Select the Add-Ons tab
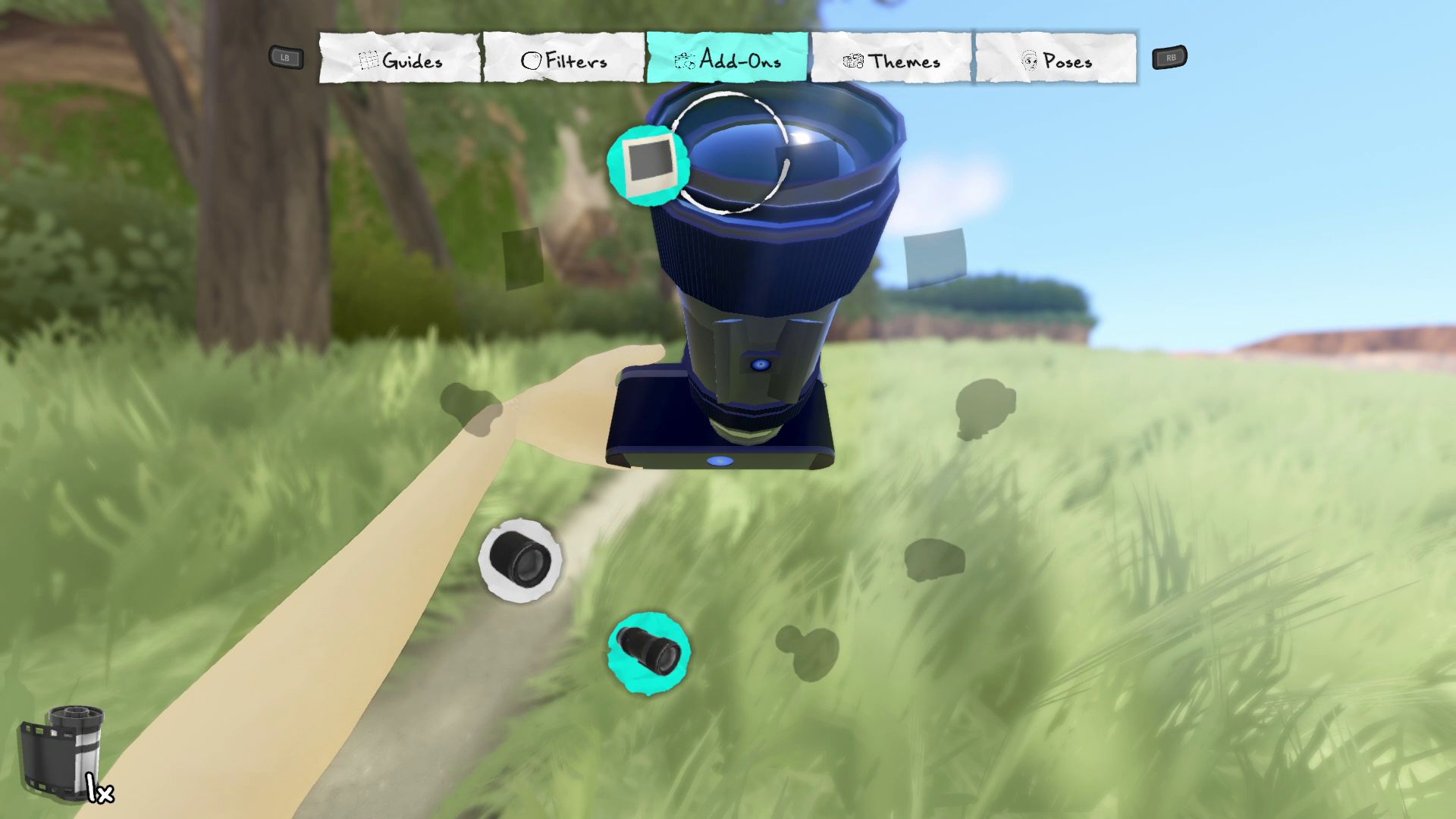1456x819 pixels. click(728, 58)
